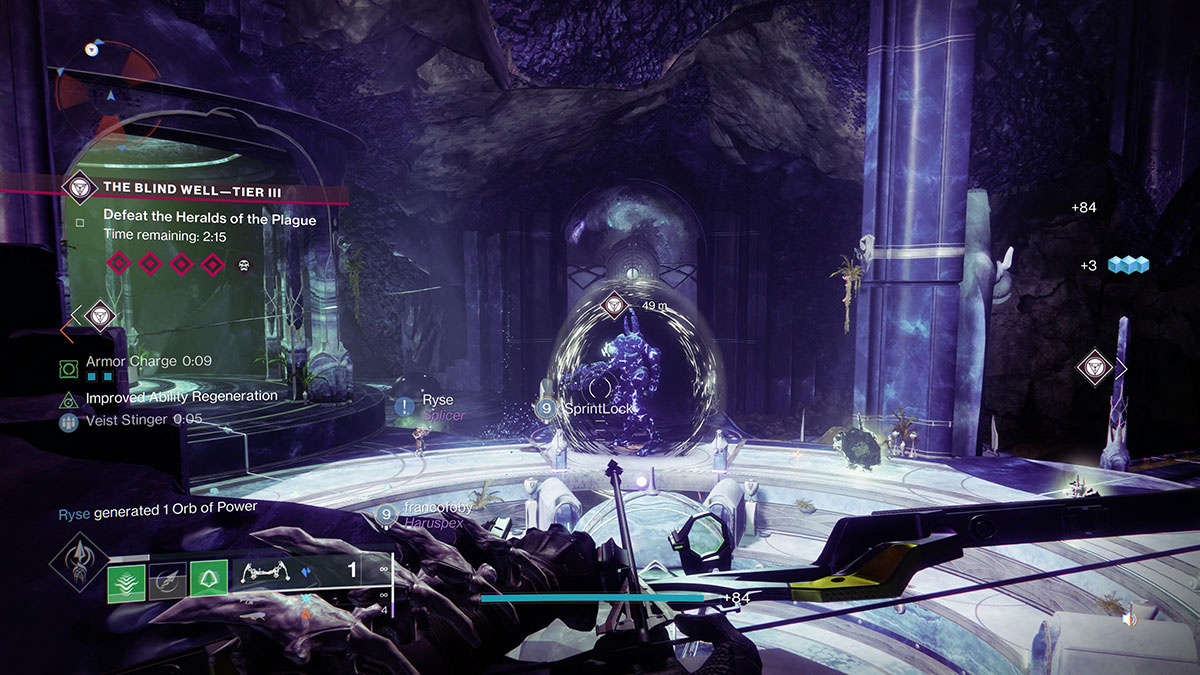Screen dimensions: 1200x675
Task: Click the boss skull icon after the diamonds
Action: [x=243, y=265]
